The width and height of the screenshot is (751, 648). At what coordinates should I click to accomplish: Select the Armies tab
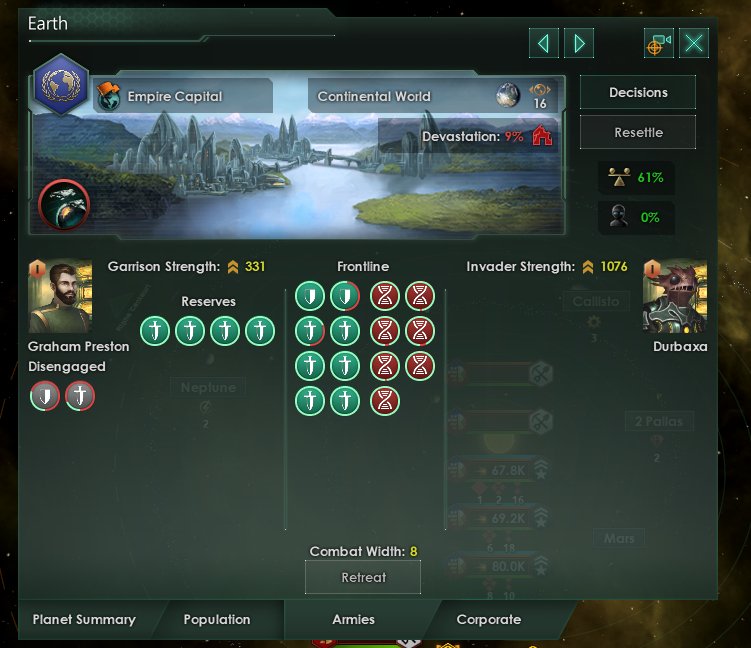[x=353, y=620]
